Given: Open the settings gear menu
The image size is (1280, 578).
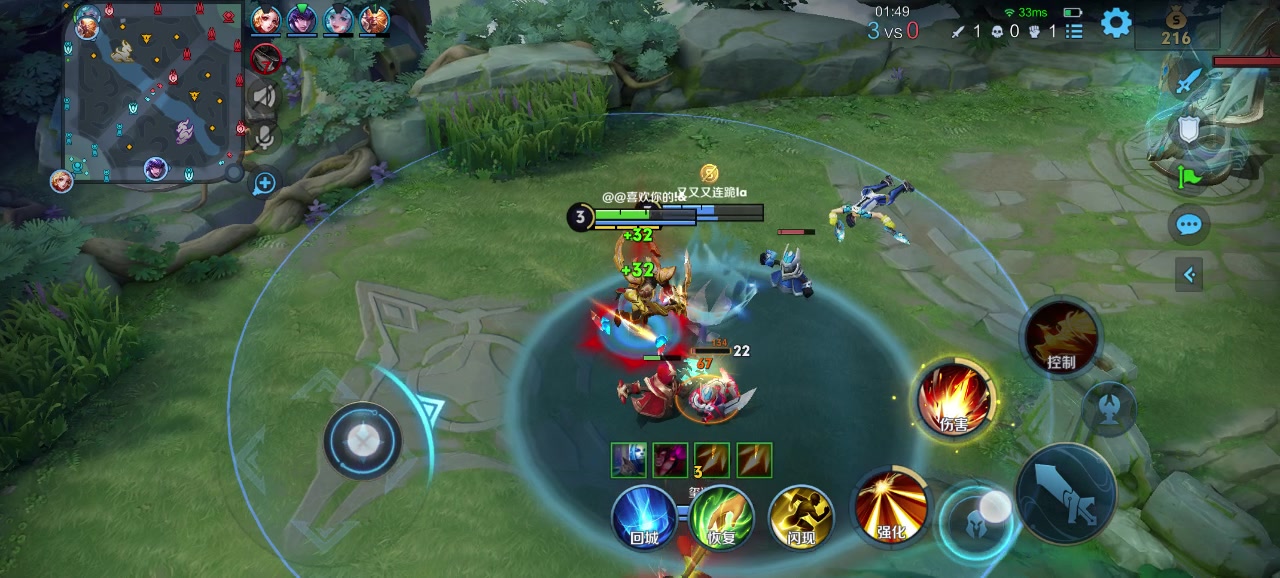Looking at the screenshot, I should point(1116,23).
